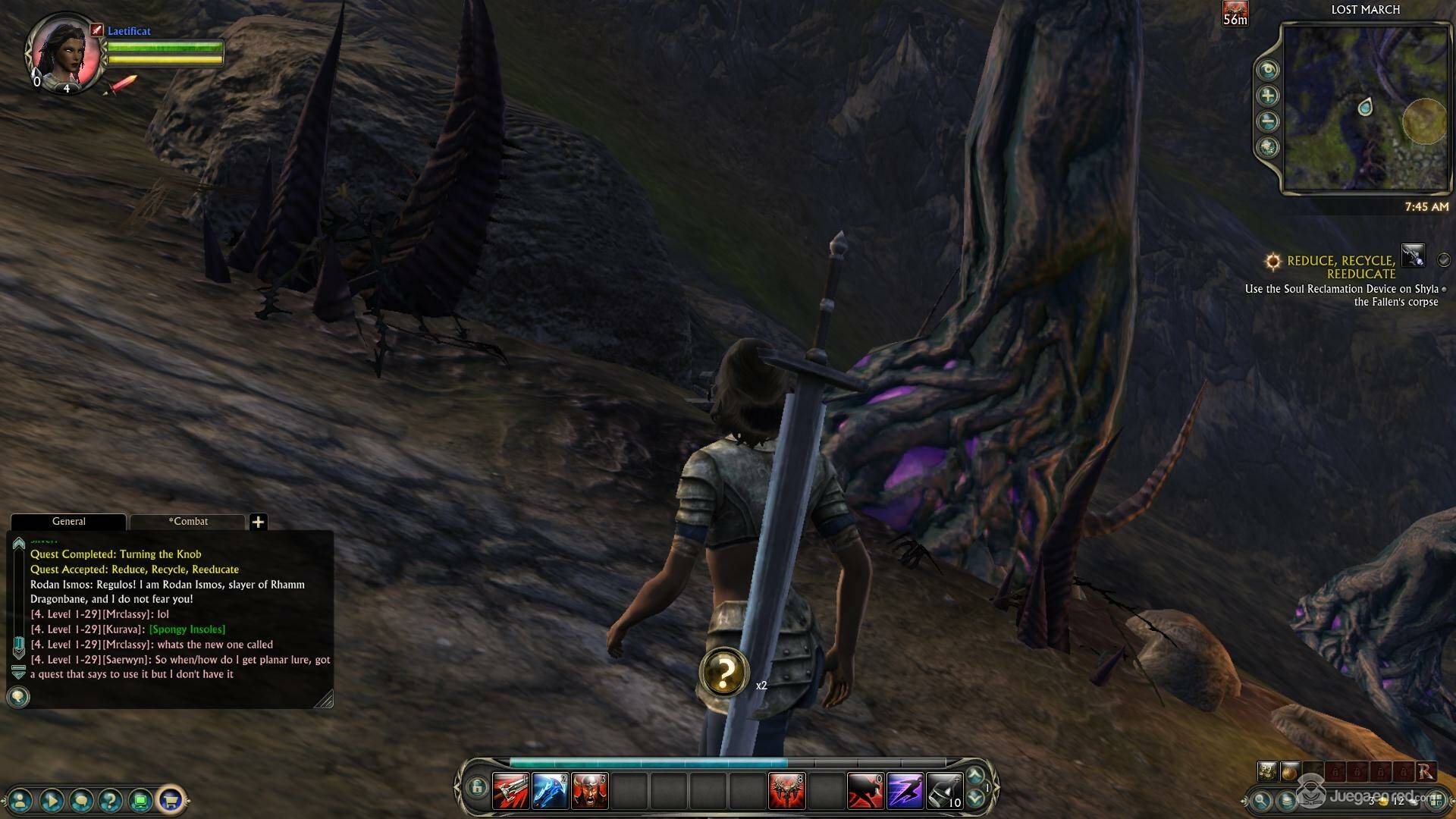
Task: Open the character silhouette menu button
Action: [x=20, y=799]
